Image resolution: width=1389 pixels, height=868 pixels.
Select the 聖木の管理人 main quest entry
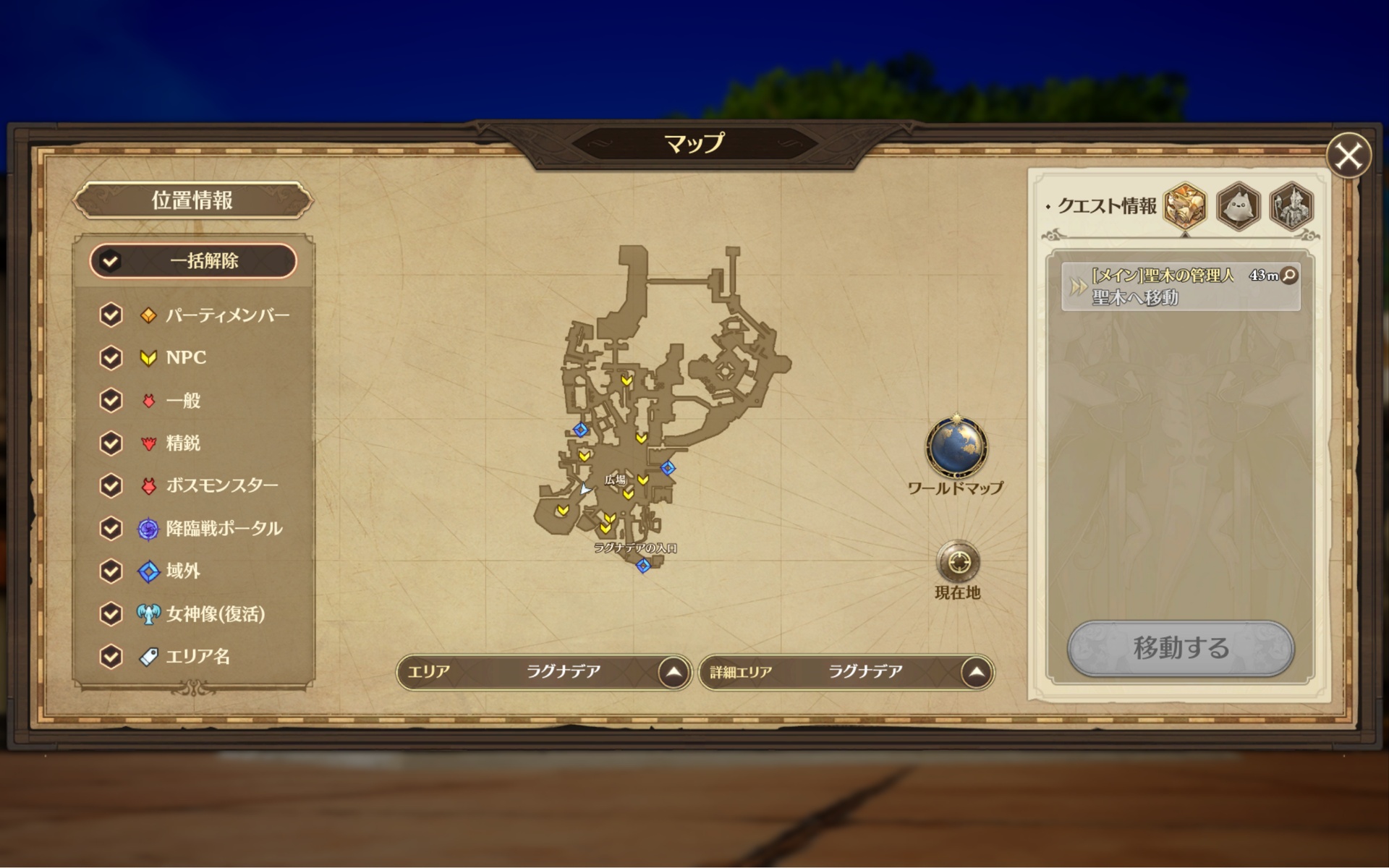coord(1179,286)
